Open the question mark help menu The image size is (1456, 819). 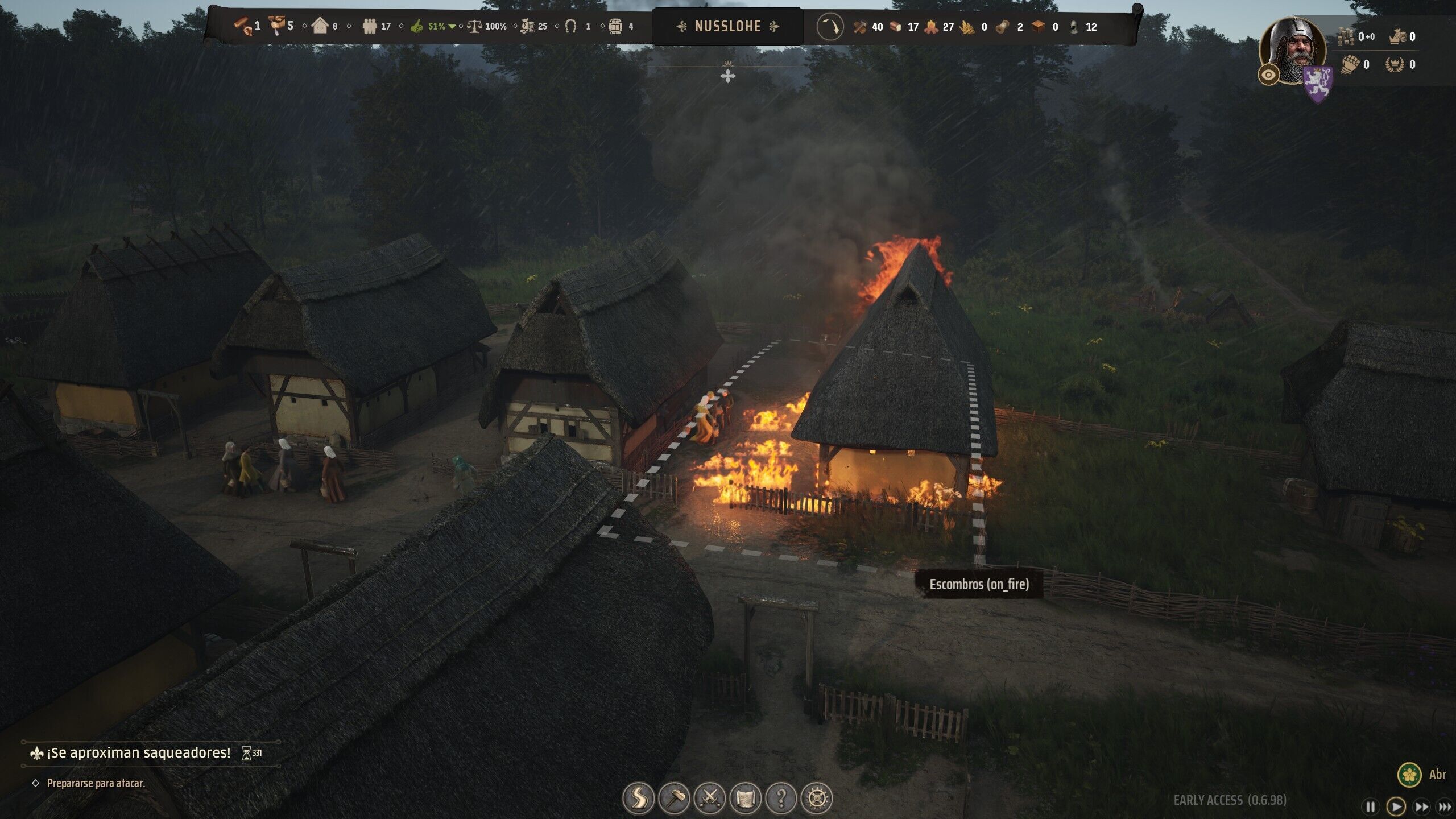click(x=781, y=798)
